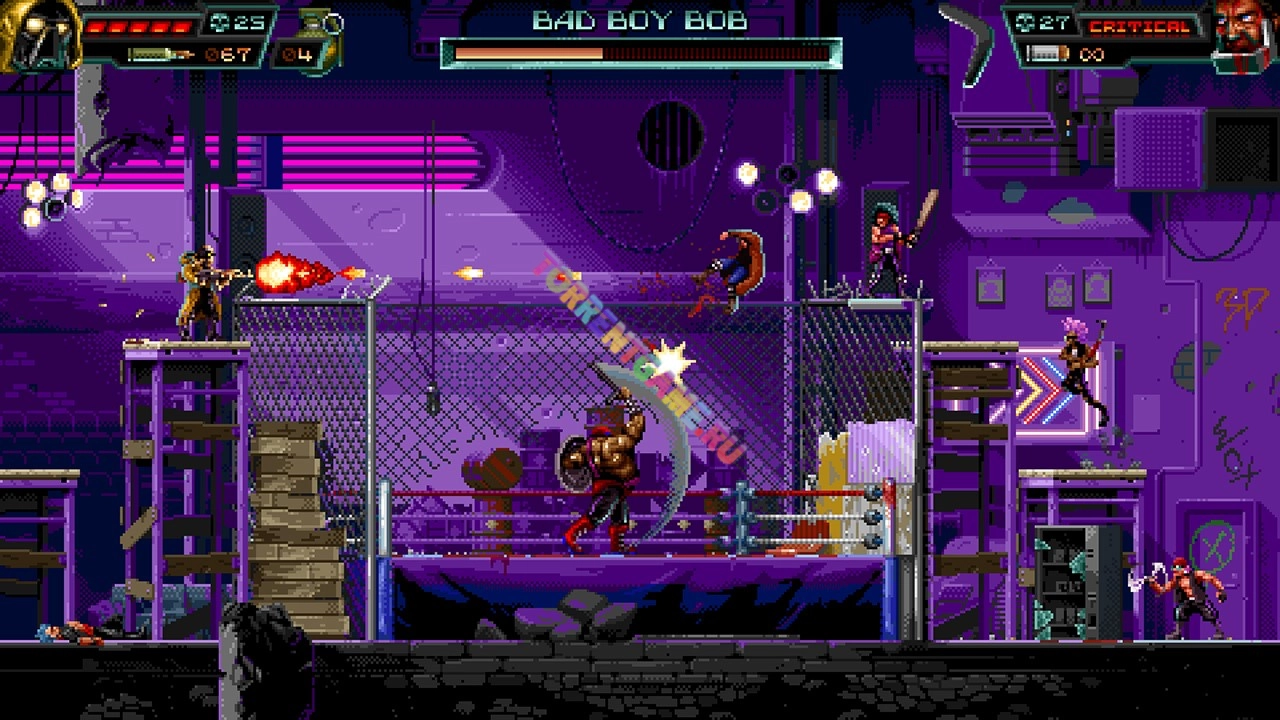
Task: Select the boomerang throwable icon
Action: [967, 40]
